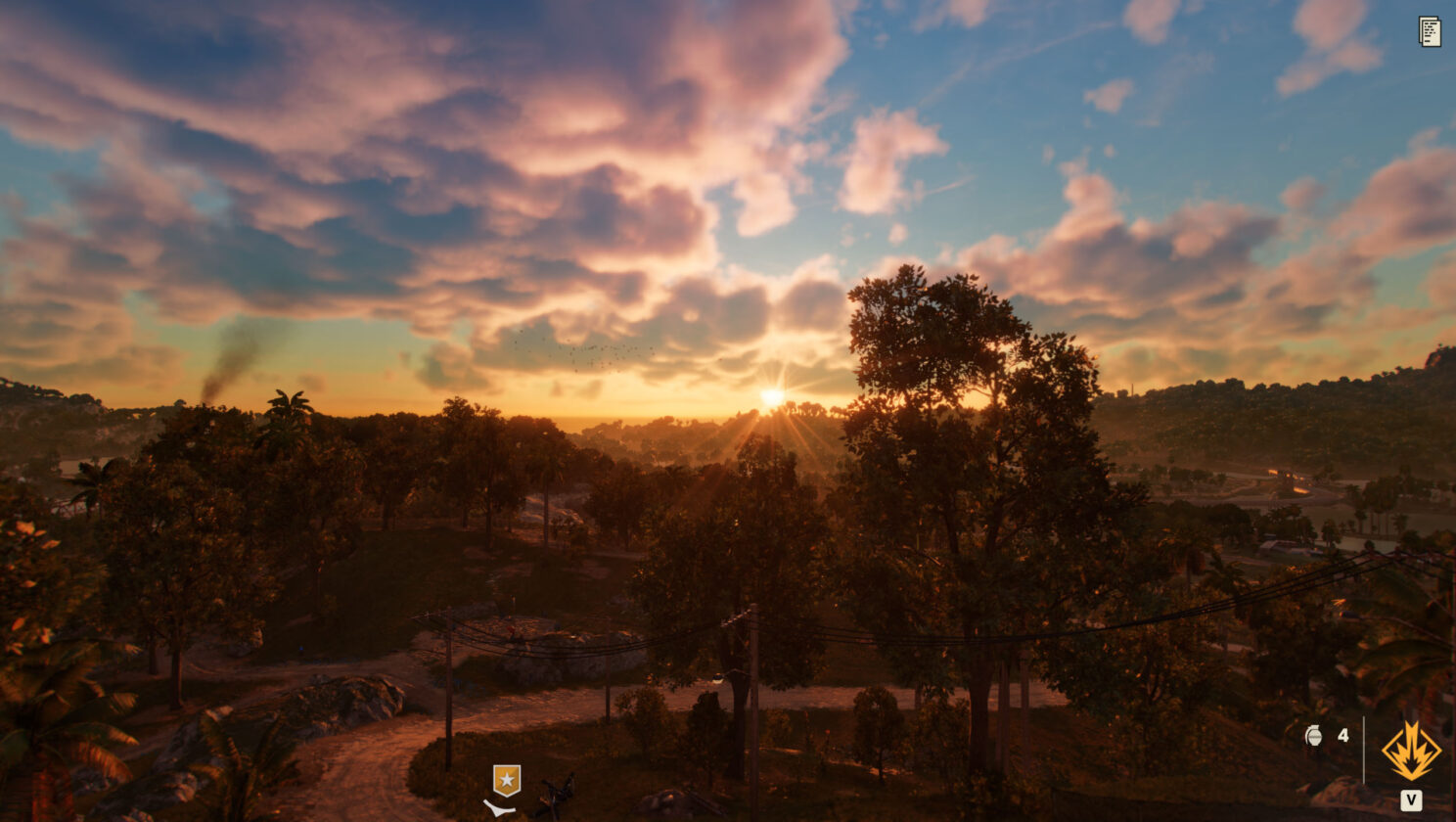This screenshot has height=822, width=1456.
Task: Open the document pages icon
Action: (1430, 31)
